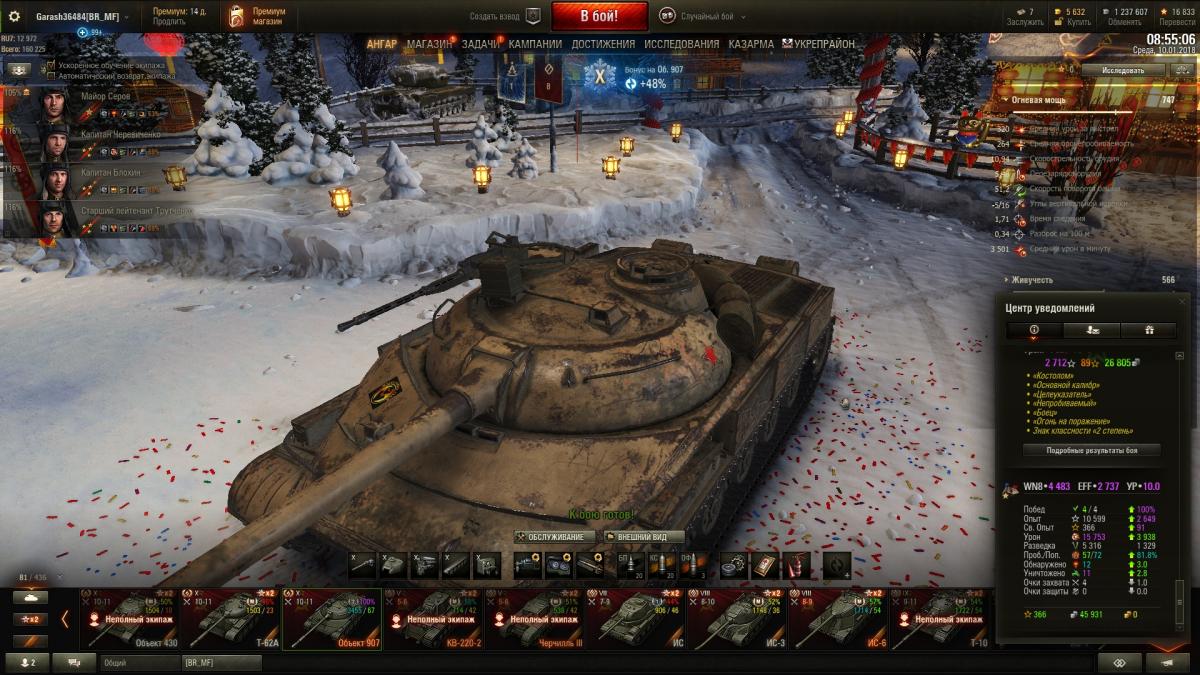
Task: Open the settings gear menu
Action: (15, 17)
